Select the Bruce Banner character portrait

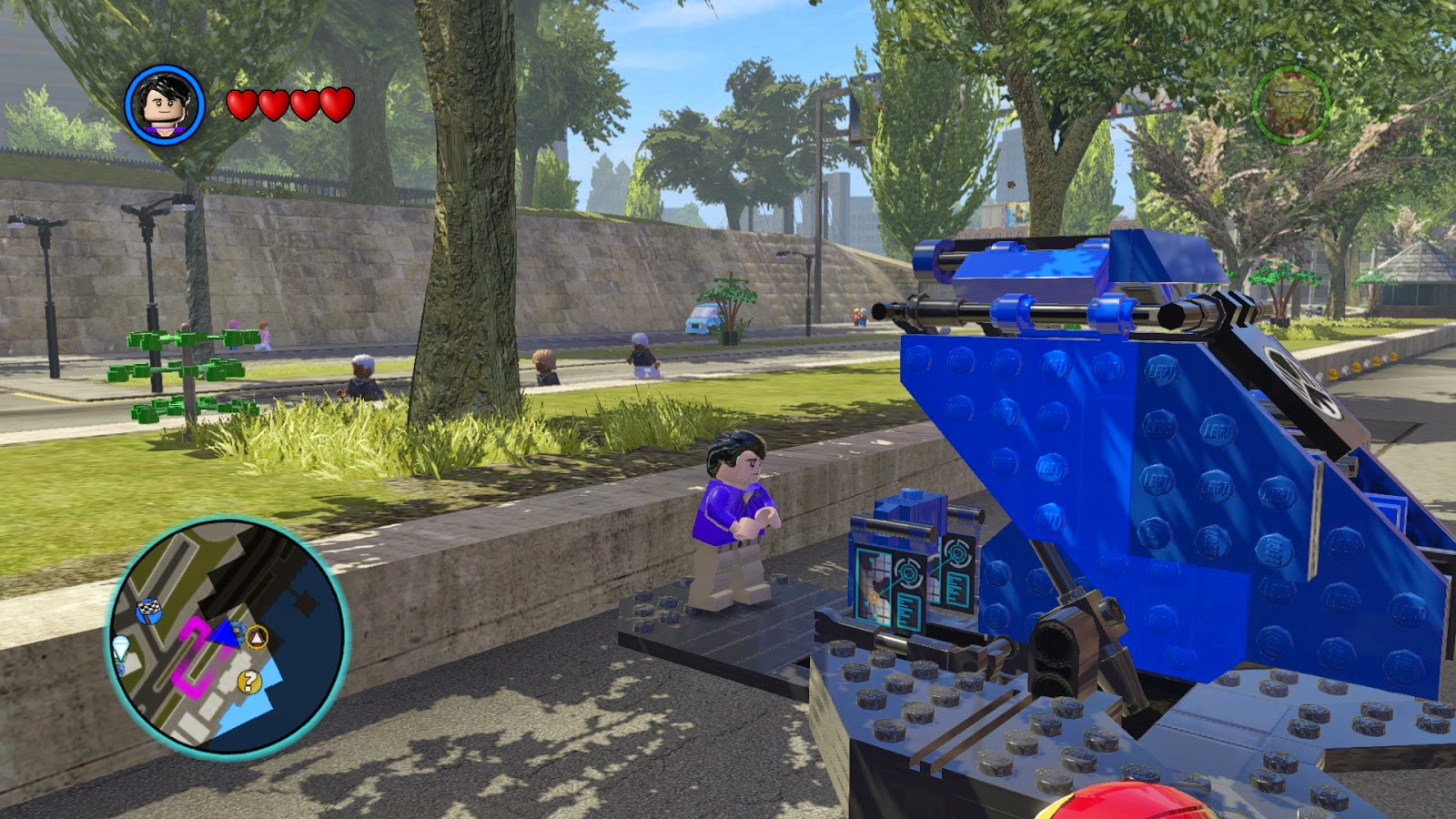165,105
